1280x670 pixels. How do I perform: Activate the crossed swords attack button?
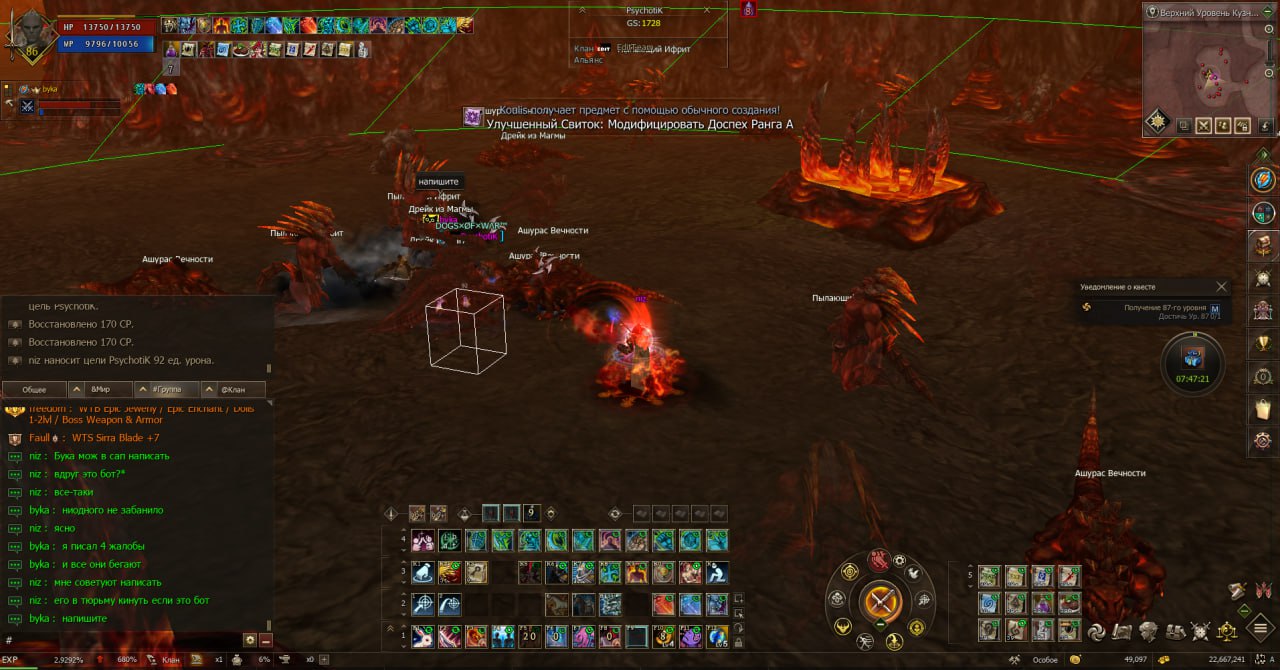pos(881,602)
